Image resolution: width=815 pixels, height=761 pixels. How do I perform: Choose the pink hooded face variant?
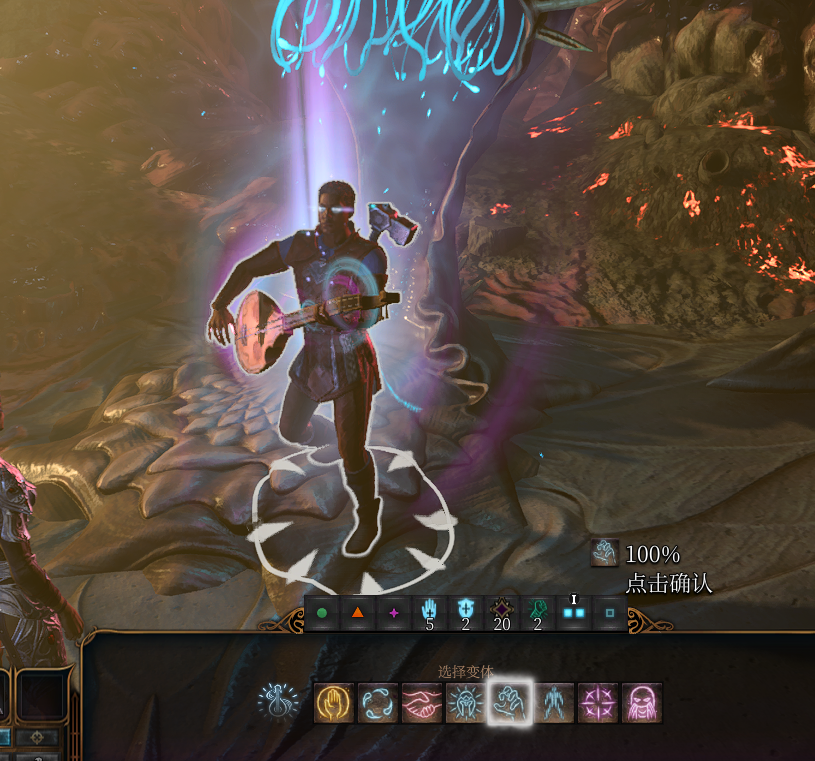(641, 703)
